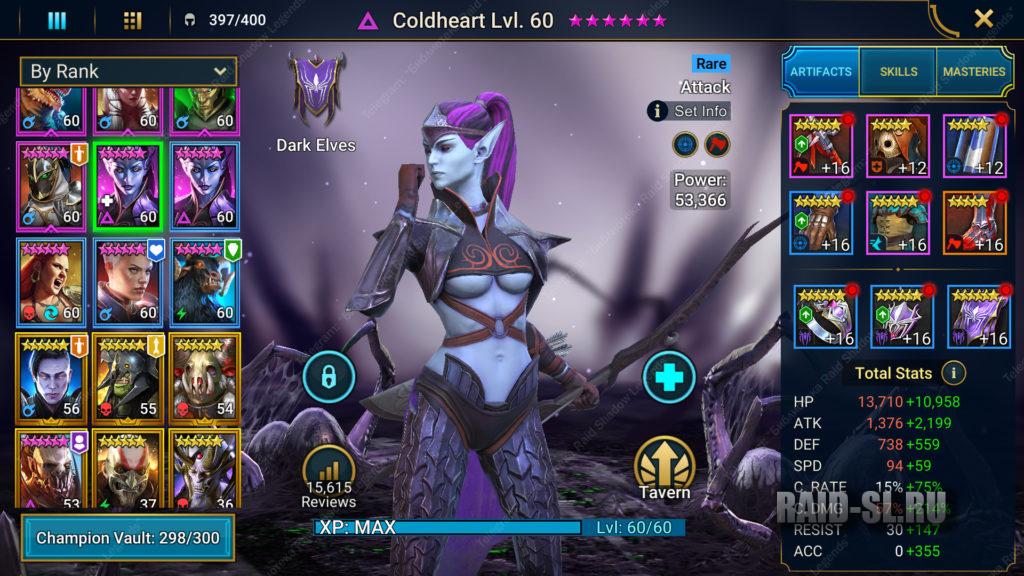The image size is (1024, 576).
Task: View the 15,615 Reviews
Action: pyautogui.click(x=329, y=475)
